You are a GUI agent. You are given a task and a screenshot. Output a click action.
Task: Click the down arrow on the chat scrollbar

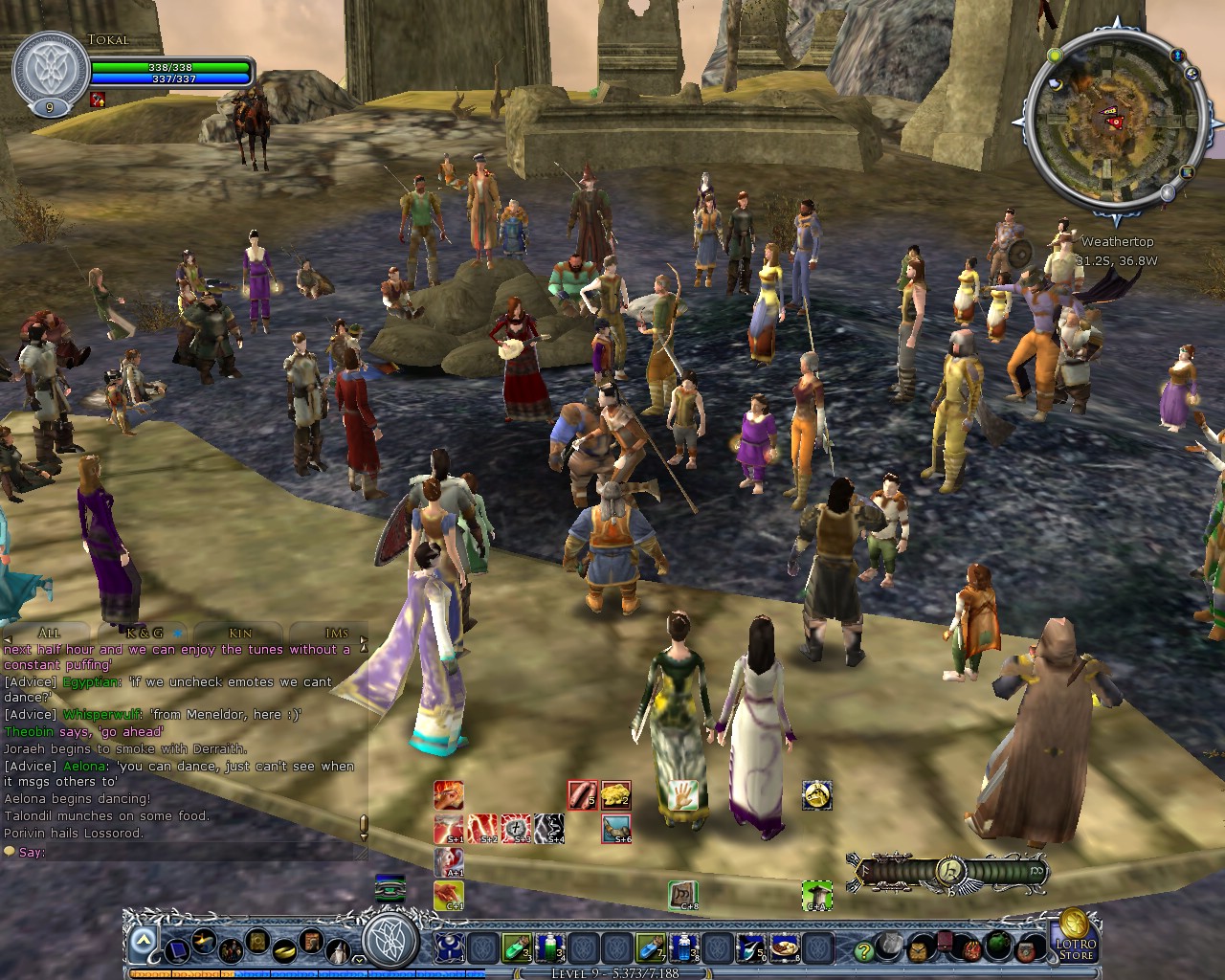pyautogui.click(x=365, y=835)
